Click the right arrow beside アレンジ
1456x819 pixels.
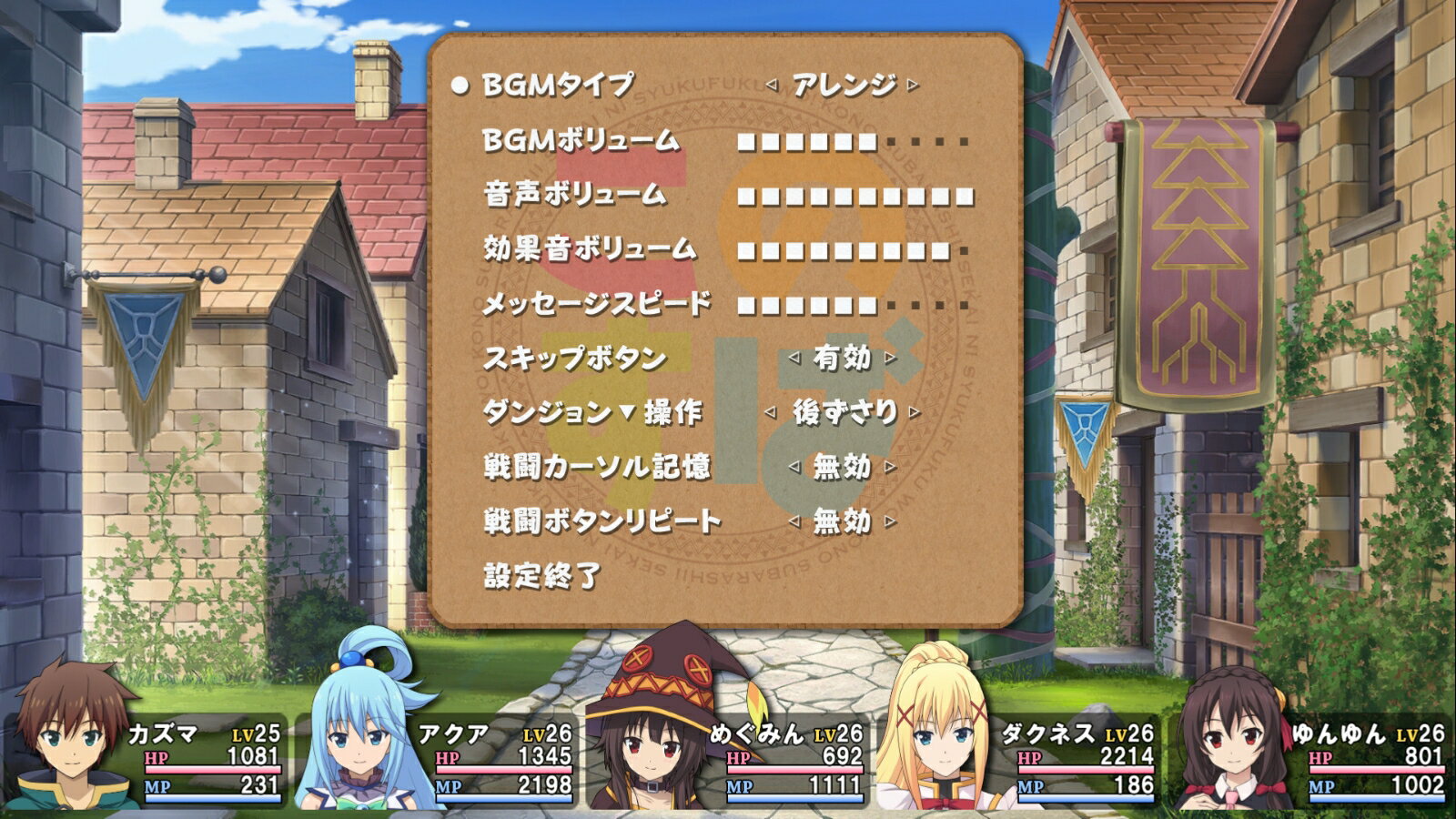pyautogui.click(x=910, y=82)
